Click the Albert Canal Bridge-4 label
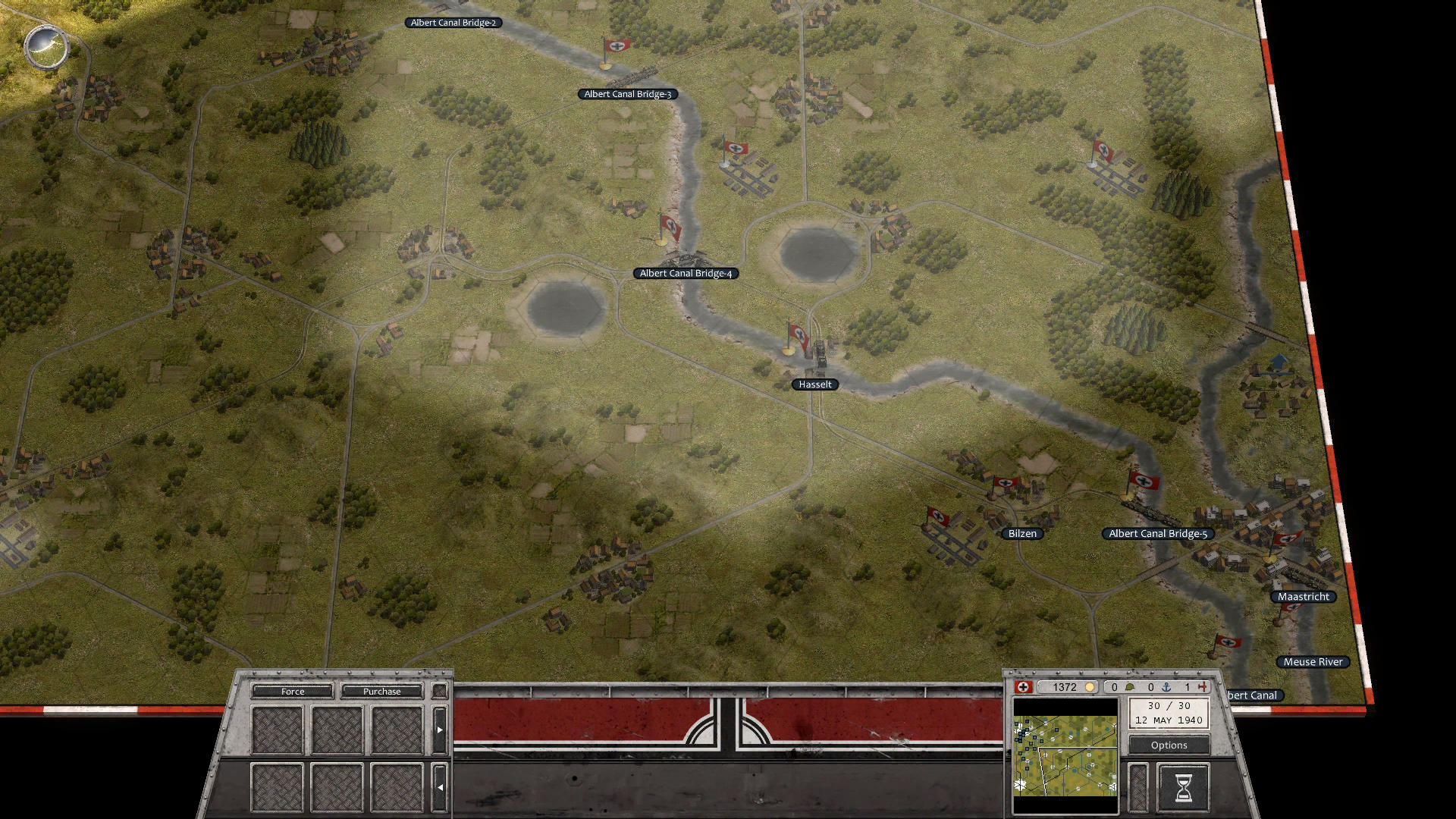 [686, 273]
